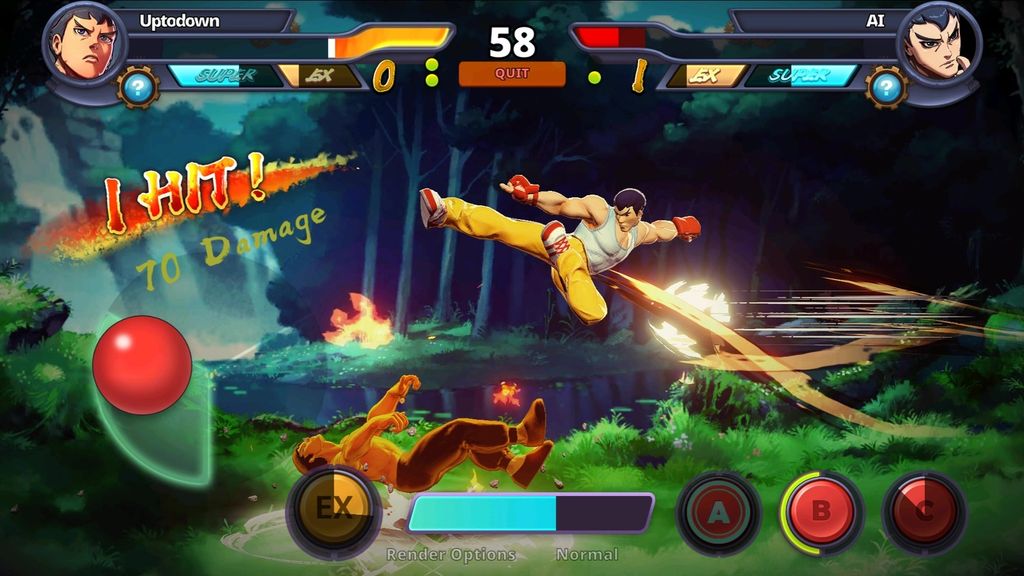Activate the EX special move button
The width and height of the screenshot is (1024, 576).
pyautogui.click(x=333, y=509)
